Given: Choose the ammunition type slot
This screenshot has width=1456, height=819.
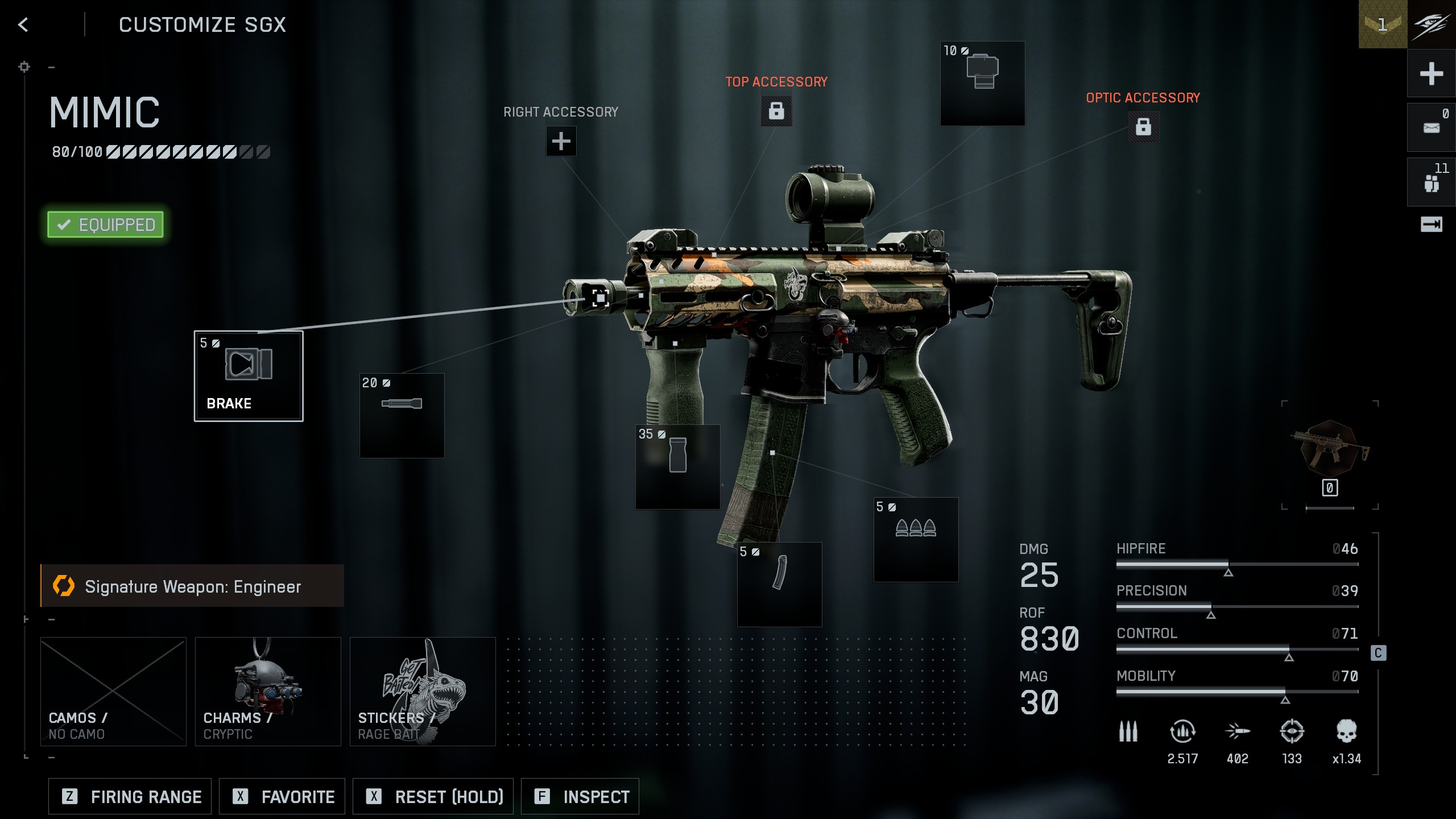Looking at the screenshot, I should (x=916, y=539).
